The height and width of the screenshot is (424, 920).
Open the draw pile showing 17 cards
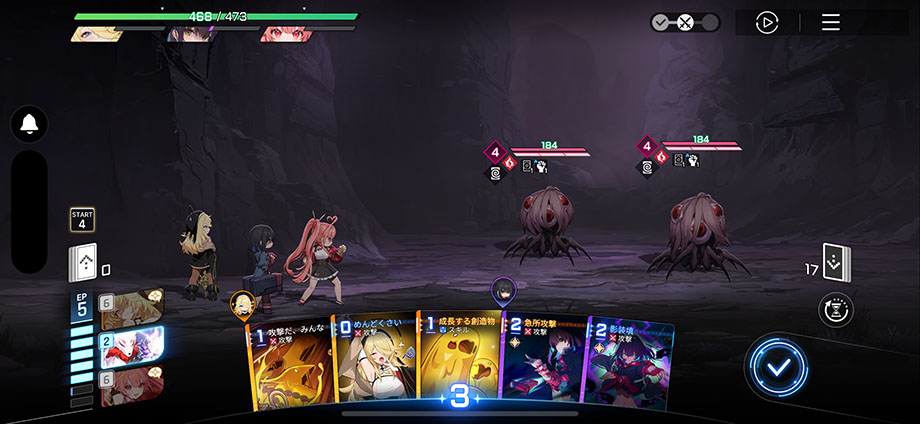coord(836,263)
